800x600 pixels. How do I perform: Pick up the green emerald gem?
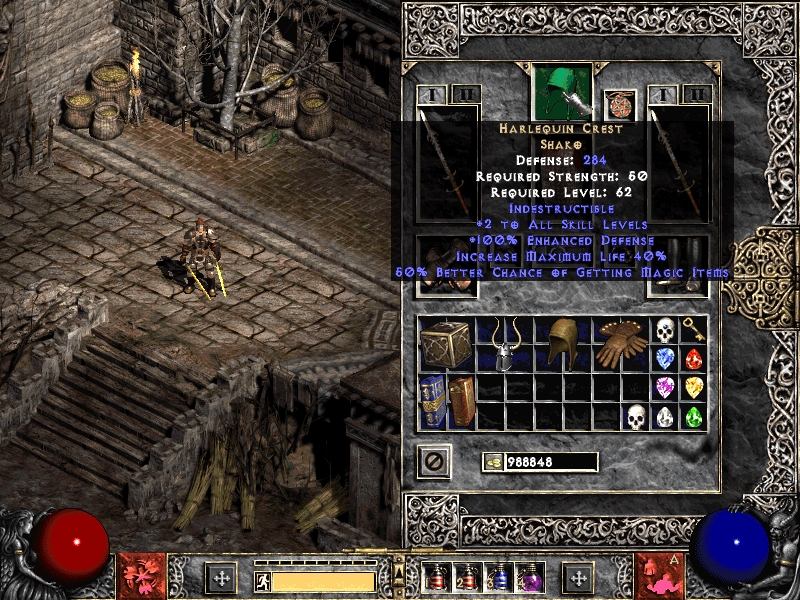click(x=694, y=416)
